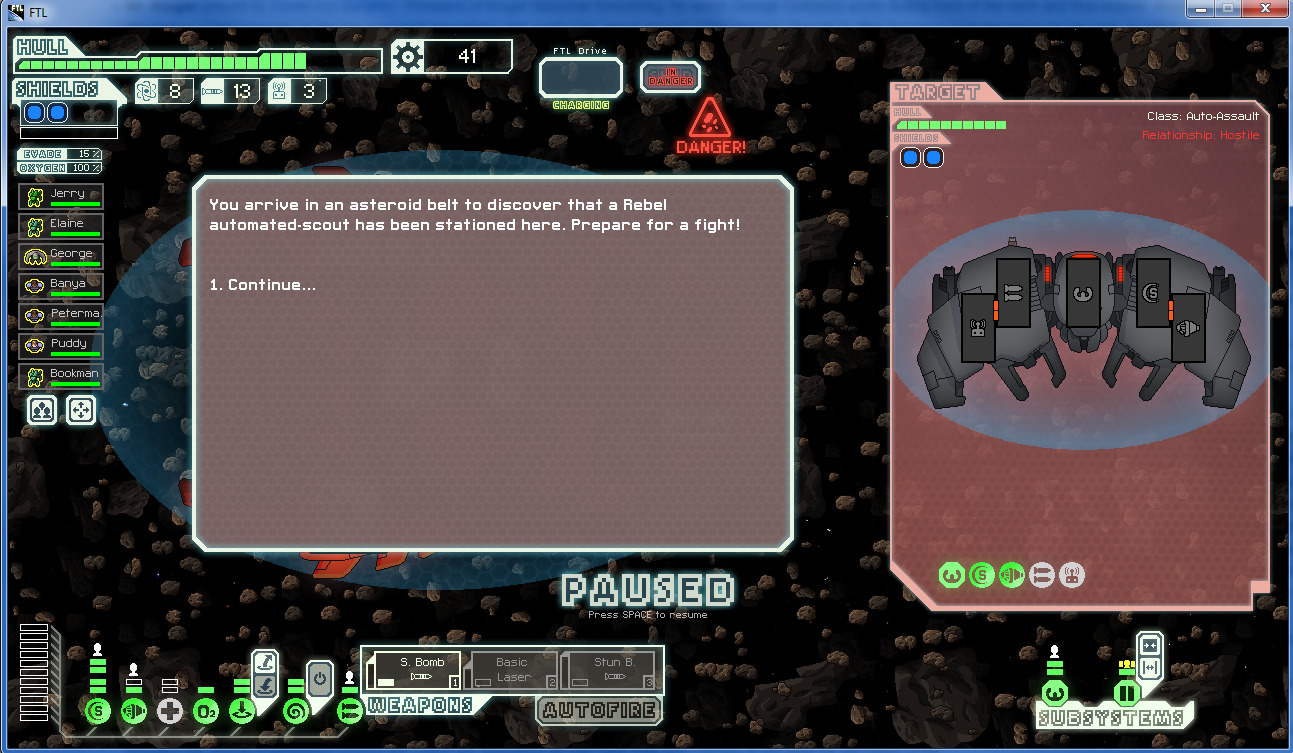1293x753 pixels.
Task: Select the Stun B. weapon slot
Action: (x=612, y=670)
